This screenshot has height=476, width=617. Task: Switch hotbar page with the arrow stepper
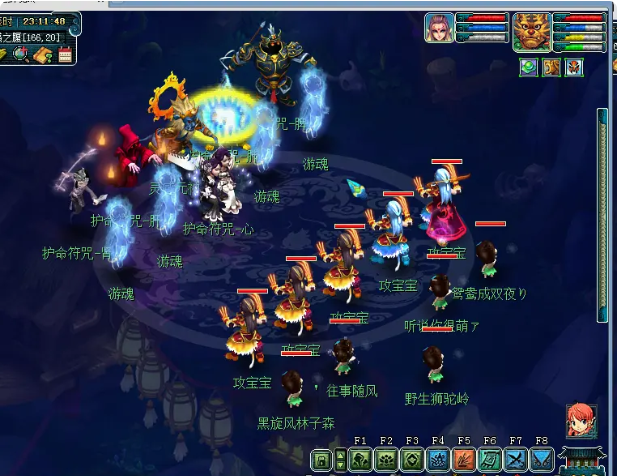[x=340, y=460]
